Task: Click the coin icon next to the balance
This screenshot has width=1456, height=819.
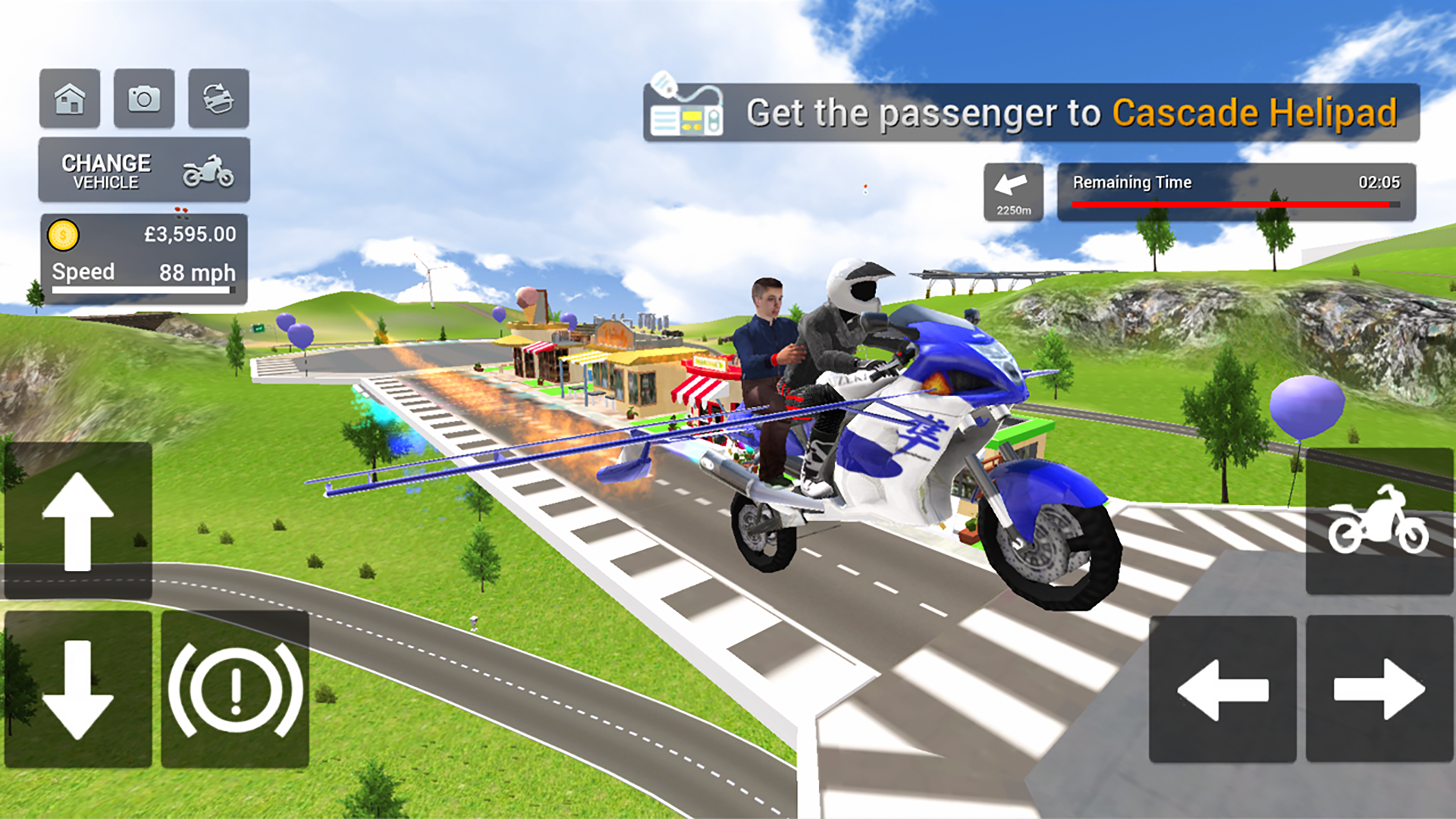Action: [63, 235]
